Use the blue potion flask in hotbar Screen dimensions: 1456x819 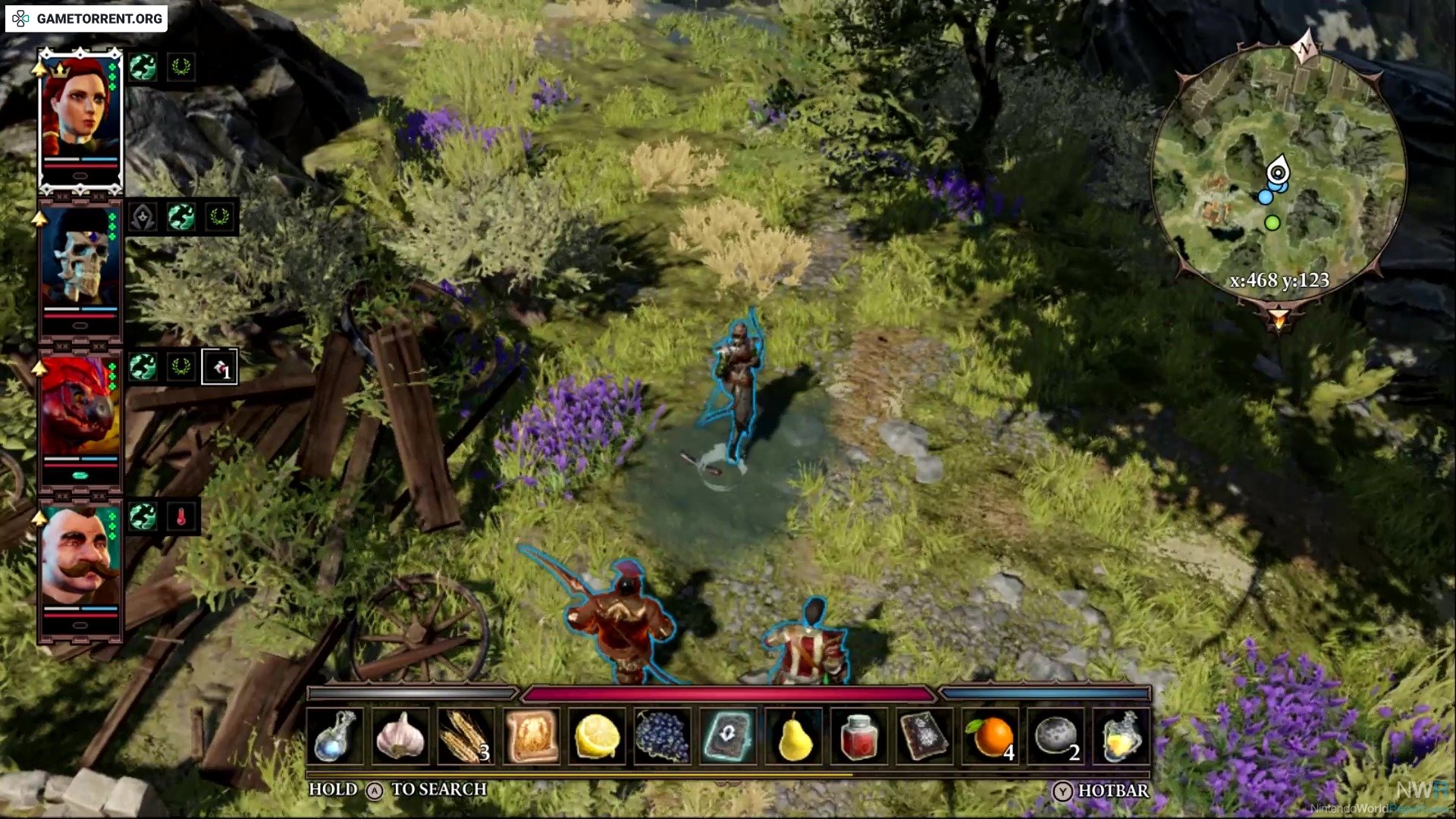[335, 736]
